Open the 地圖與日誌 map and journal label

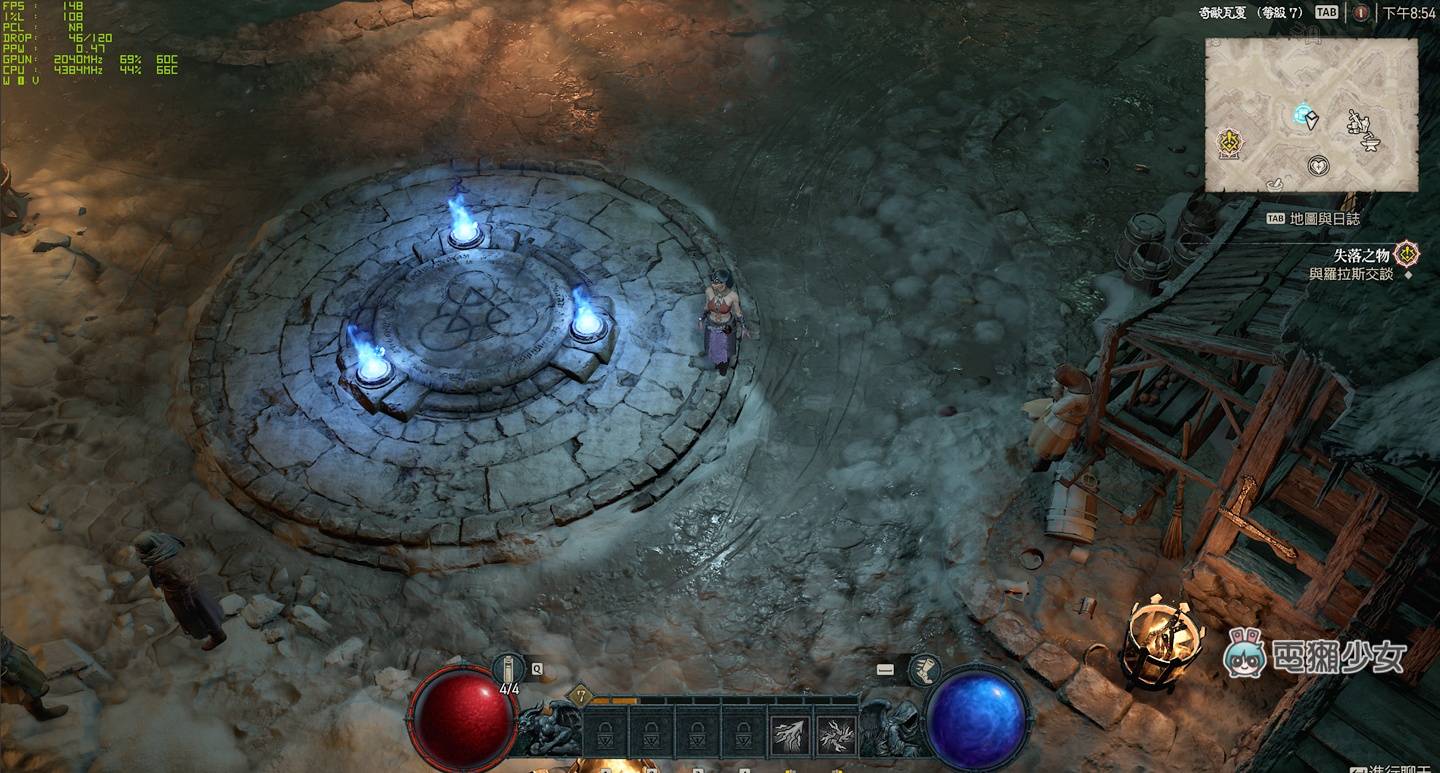(x=1324, y=218)
